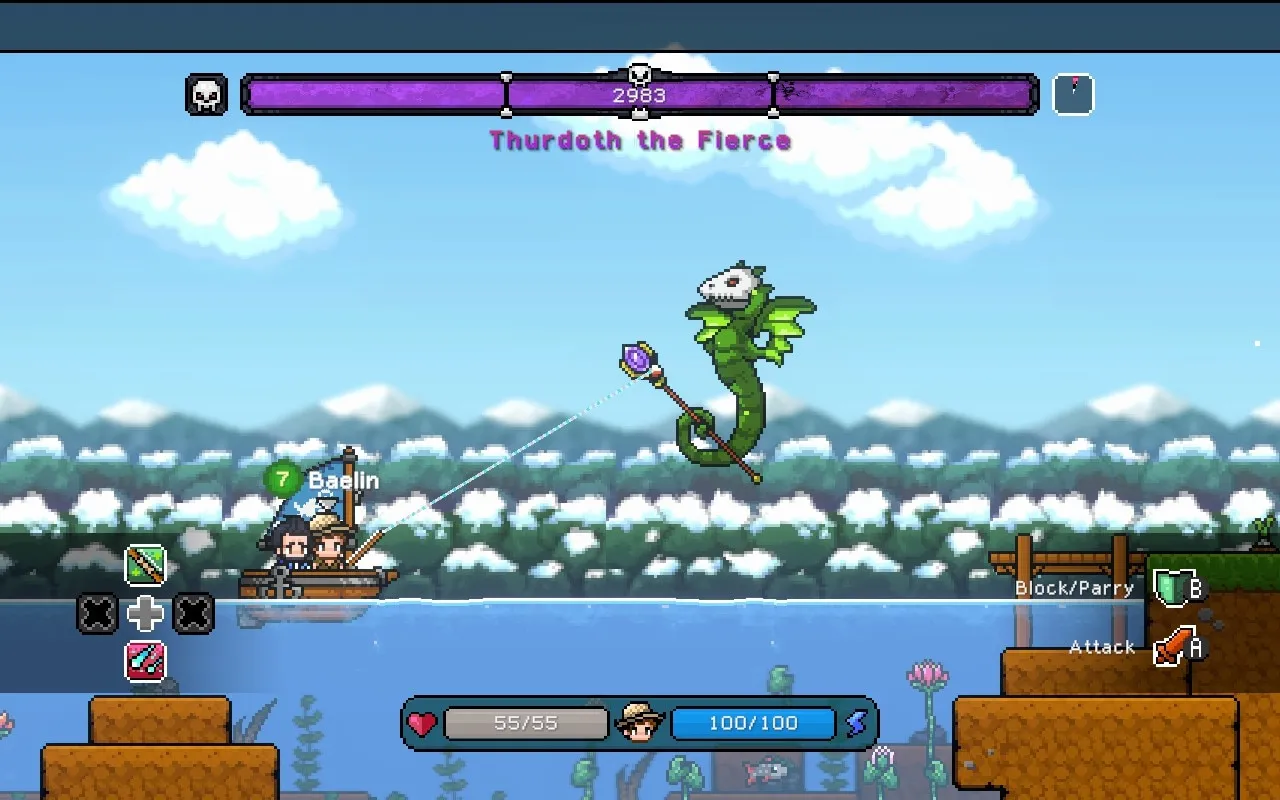The height and width of the screenshot is (800, 1280).
Task: Click the boss skull icon beside the bar
Action: pyautogui.click(x=207, y=95)
